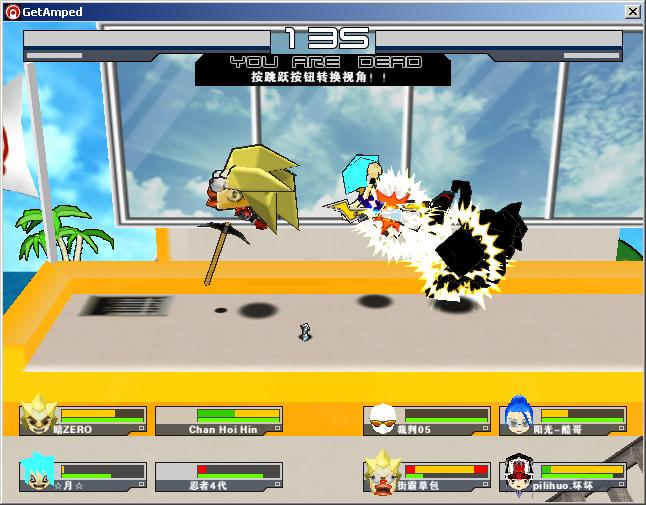This screenshot has height=505, width=646.
Task: Select the 阳光-酷哥 player panel
Action: [563, 420]
